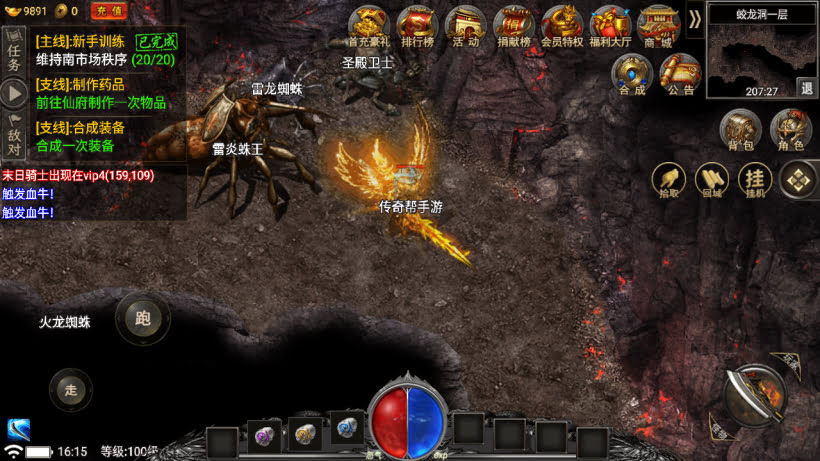Collapse the top icon row with the arrow
820x461 pixels.
(694, 18)
